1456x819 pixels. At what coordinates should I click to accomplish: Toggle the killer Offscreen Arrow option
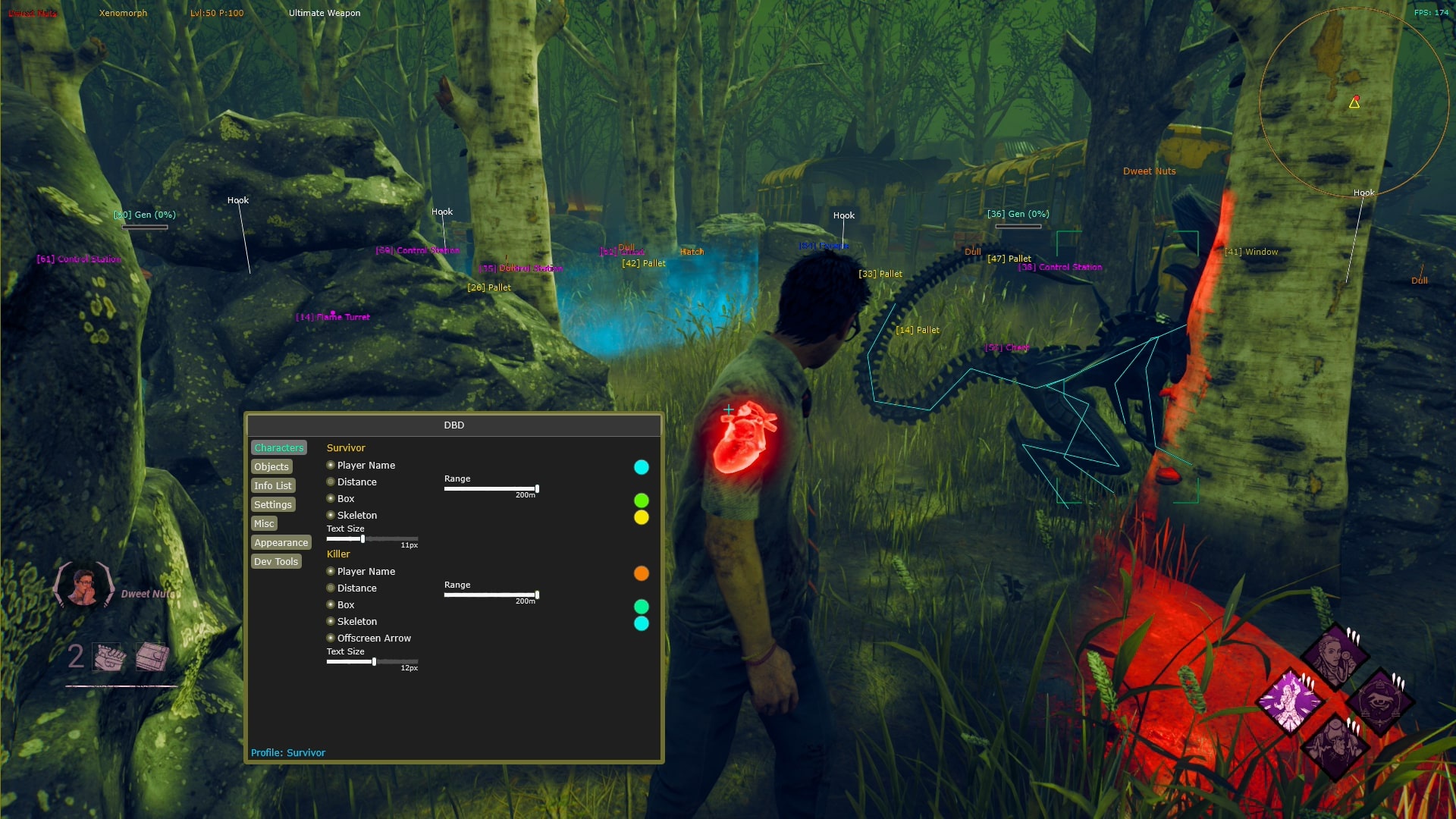click(331, 639)
